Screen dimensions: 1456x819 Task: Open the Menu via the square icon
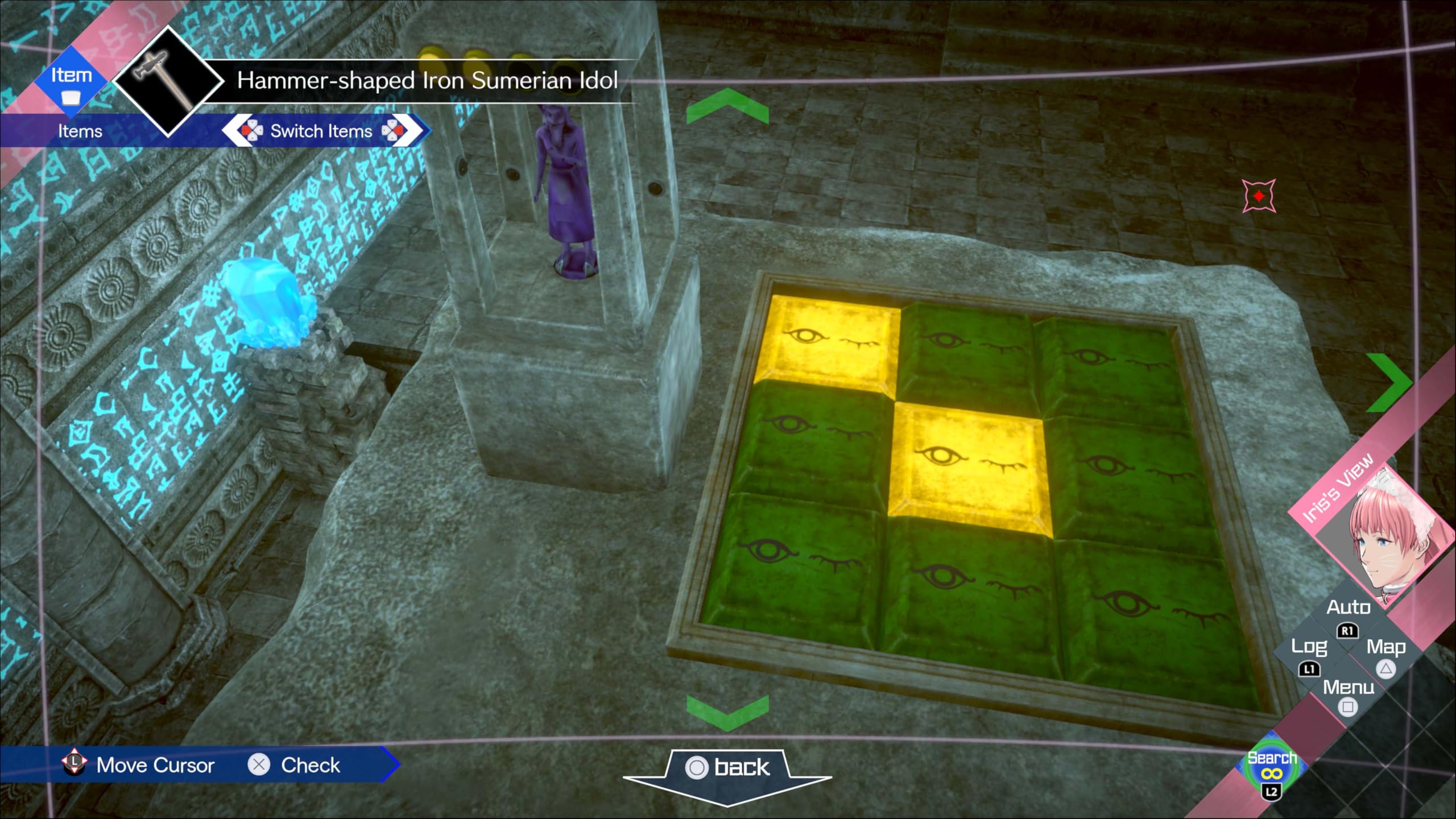(x=1347, y=706)
